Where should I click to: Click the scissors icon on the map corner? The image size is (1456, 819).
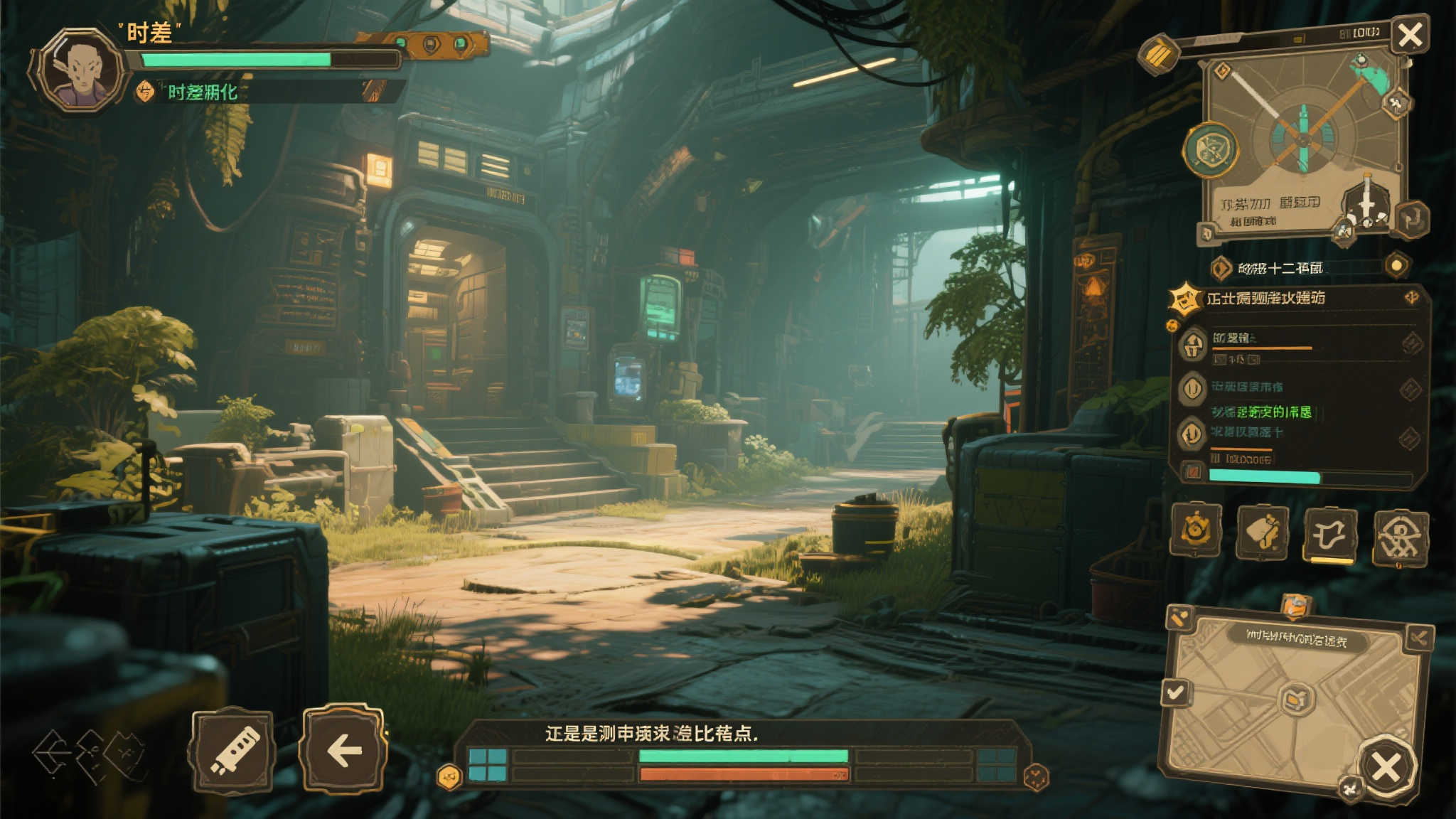coord(1418,638)
